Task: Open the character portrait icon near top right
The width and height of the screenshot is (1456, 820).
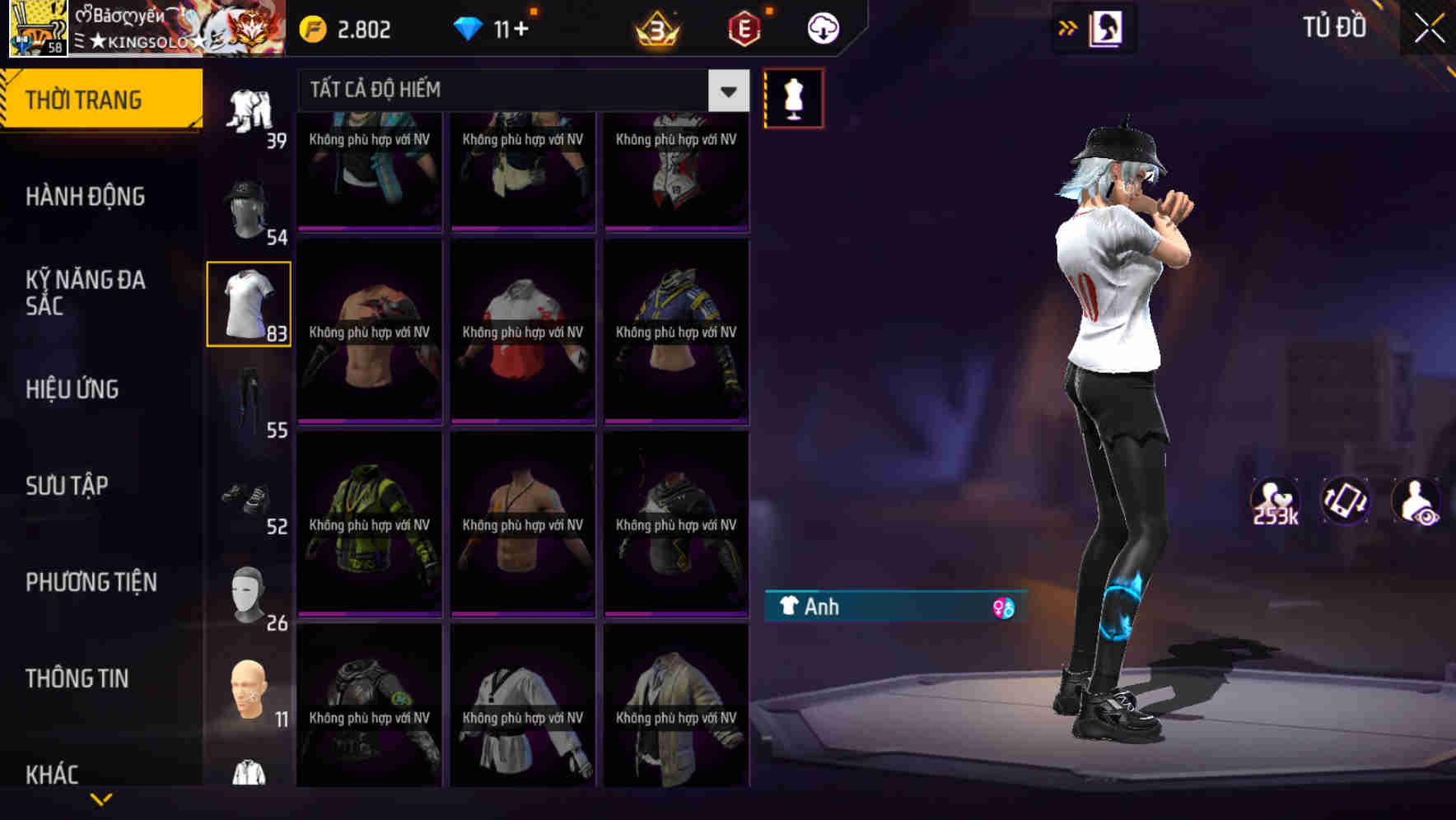Action: 1104,27
